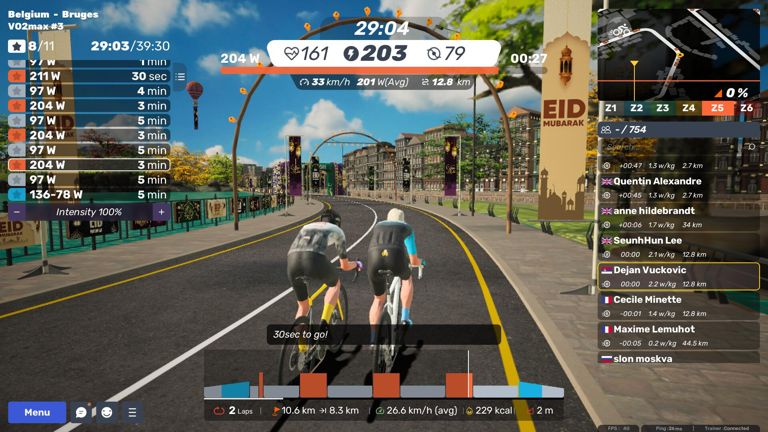The width and height of the screenshot is (768, 432).
Task: Open the smiley emote button
Action: pos(107,412)
